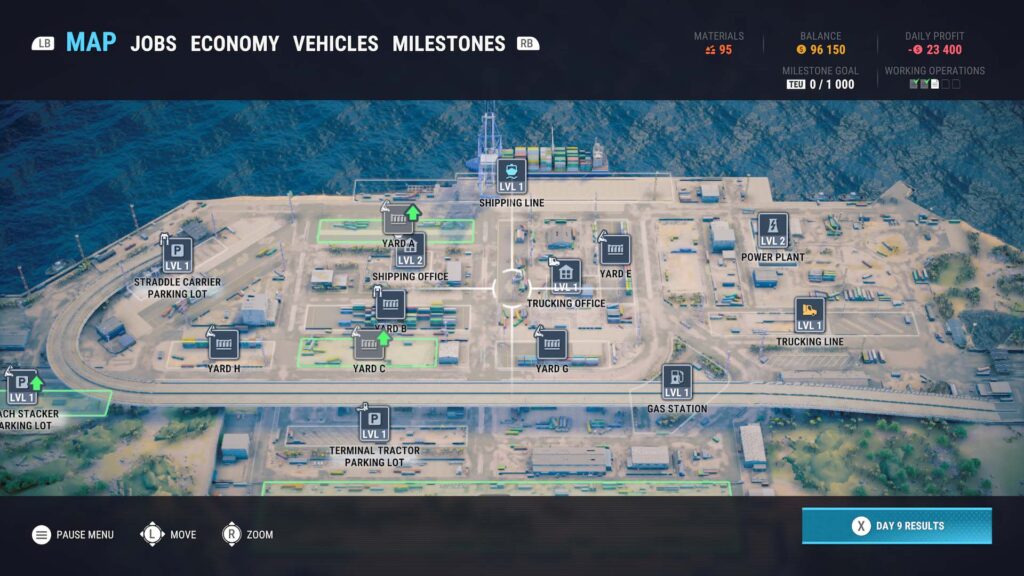Open Day 9 Results
The height and width of the screenshot is (576, 1024).
pos(896,526)
